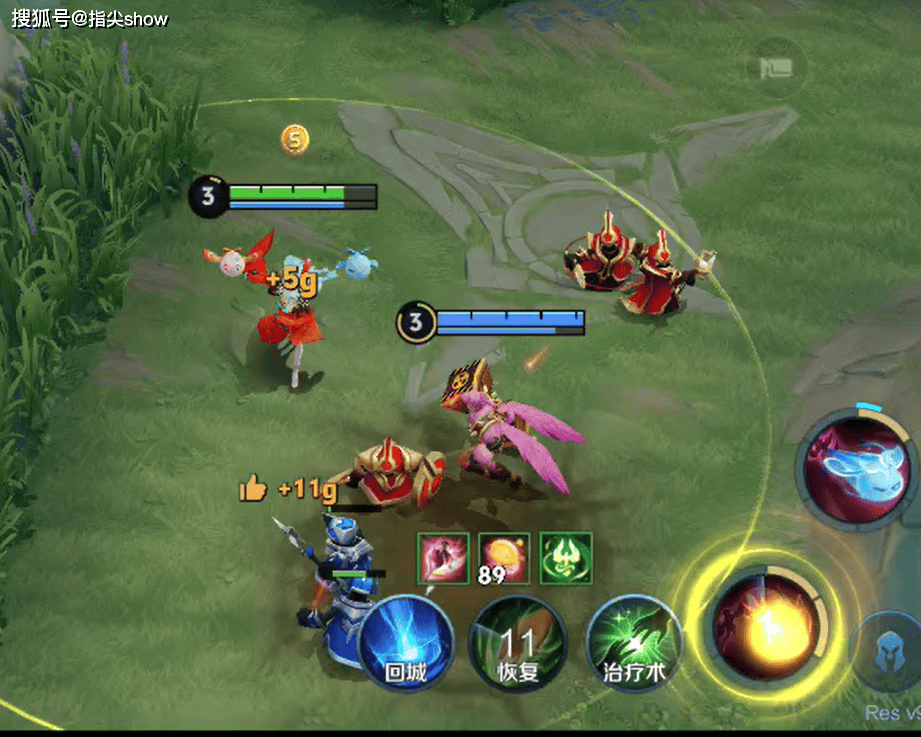
Task: Use the orange orb item showing 89
Action: 504,558
